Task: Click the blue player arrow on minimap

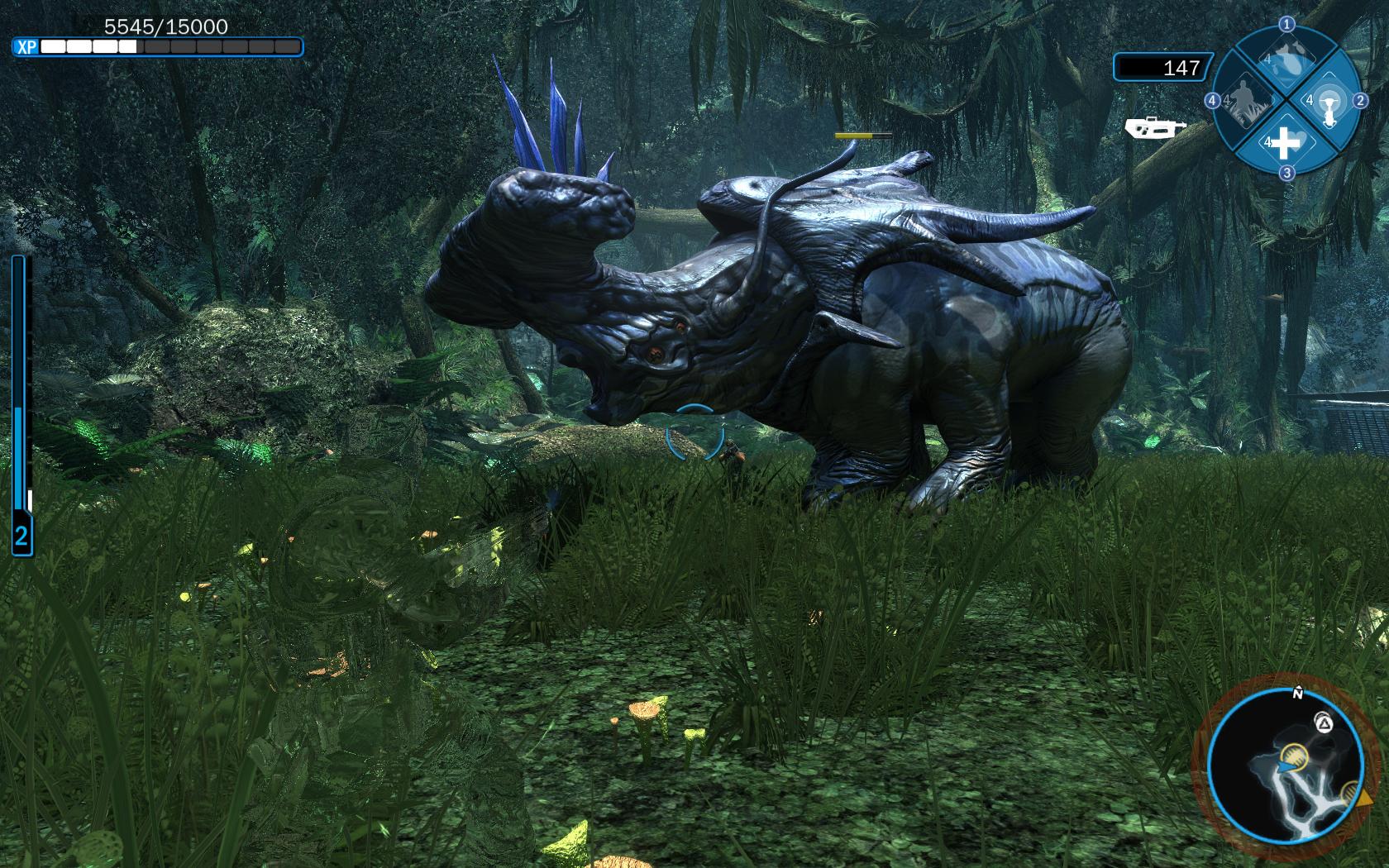Action: [1284, 767]
